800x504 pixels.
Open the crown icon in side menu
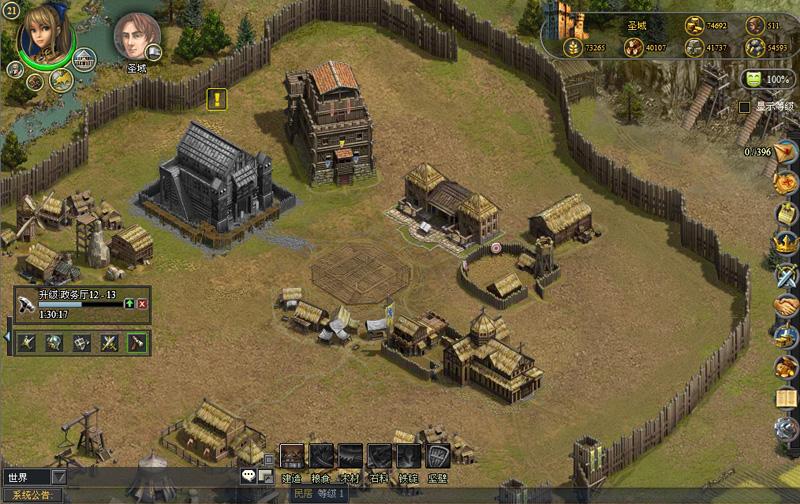tap(787, 241)
